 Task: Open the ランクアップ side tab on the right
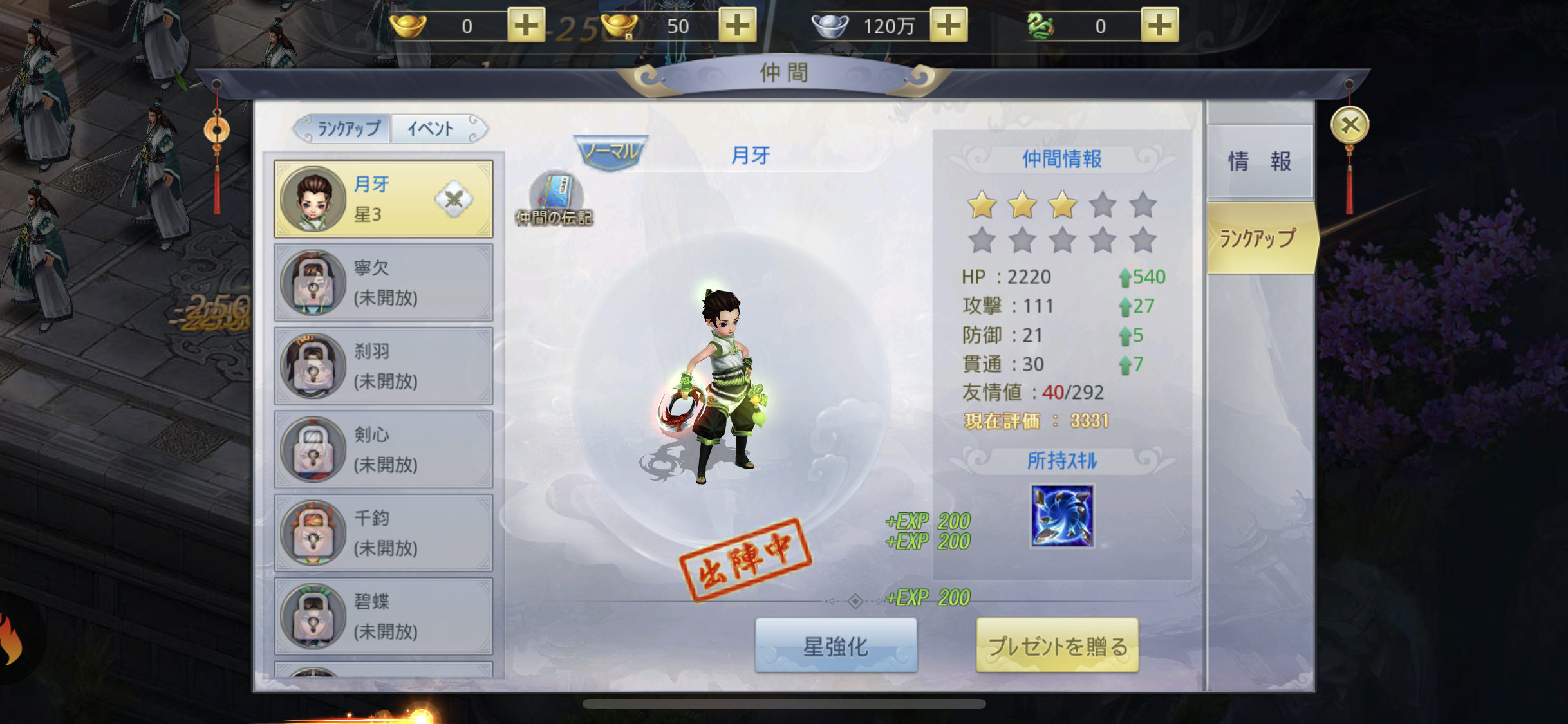point(1259,239)
